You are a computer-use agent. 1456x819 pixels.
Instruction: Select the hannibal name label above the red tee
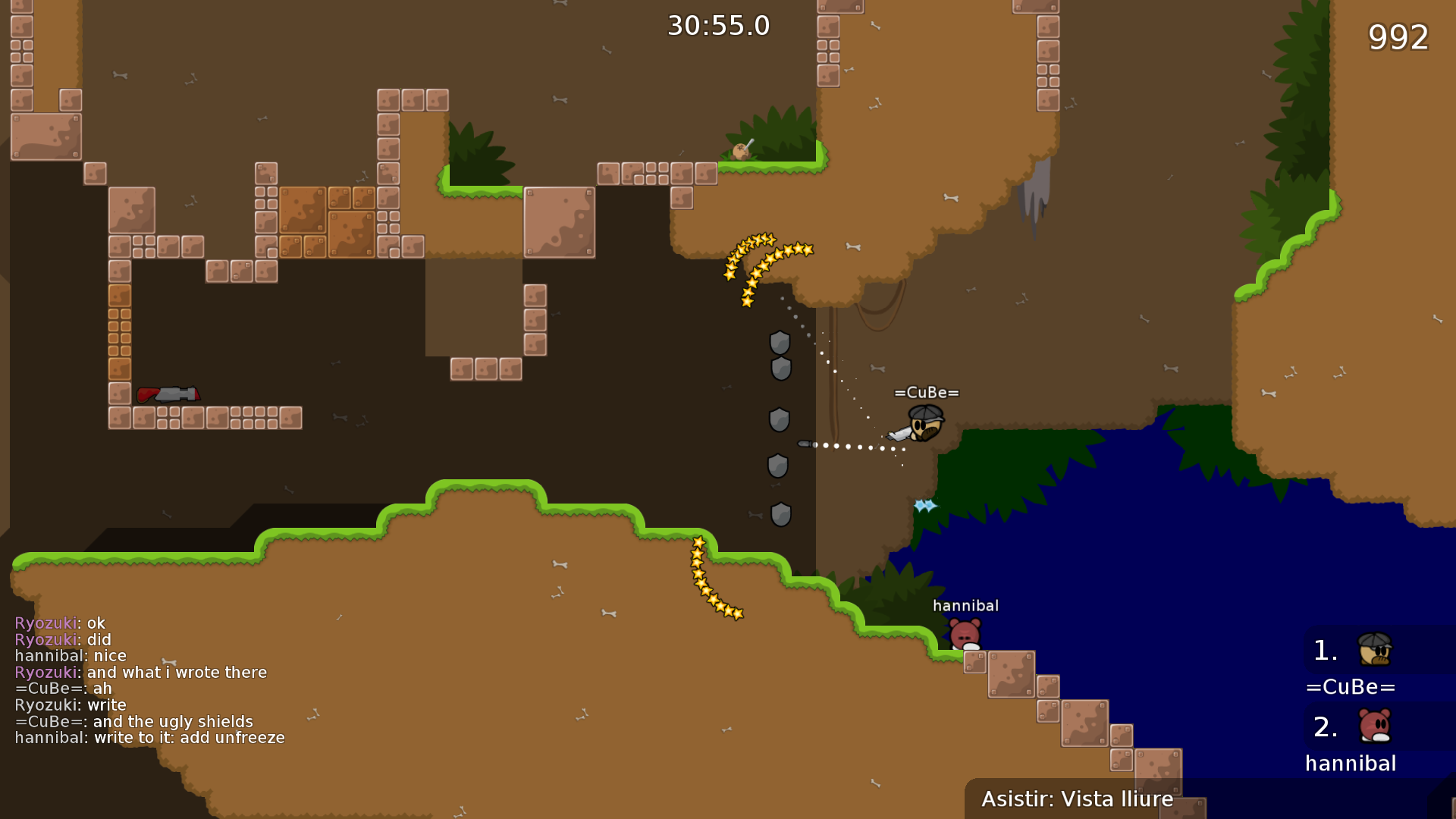[x=966, y=604]
